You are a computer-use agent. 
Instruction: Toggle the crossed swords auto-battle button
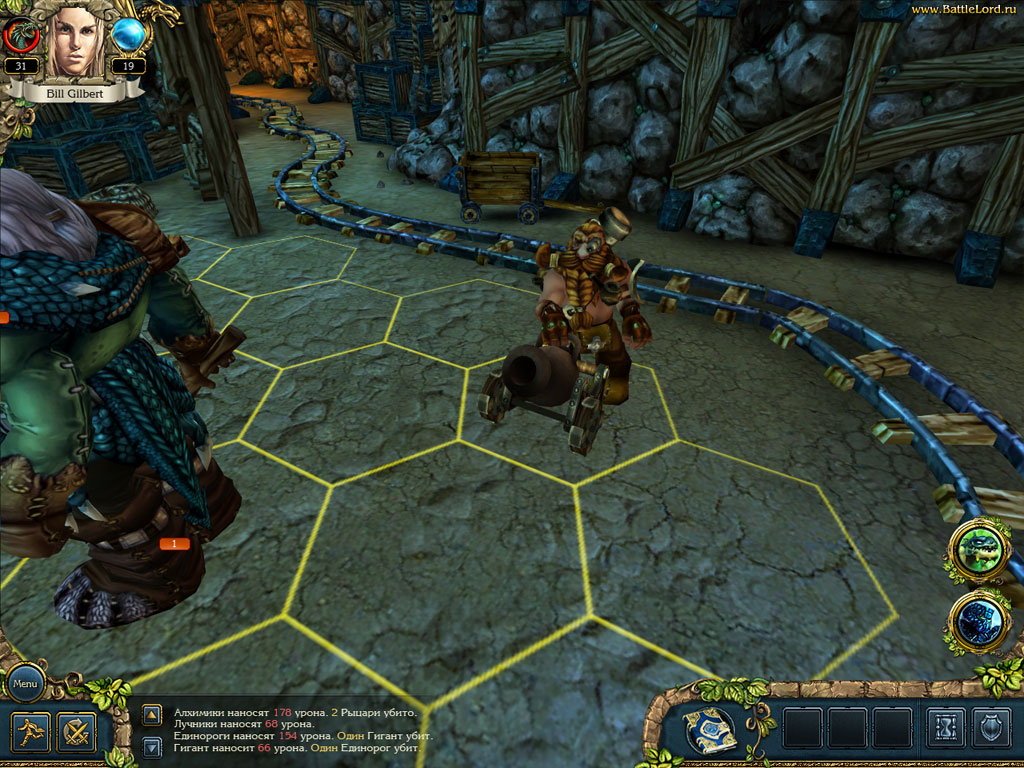tap(76, 733)
